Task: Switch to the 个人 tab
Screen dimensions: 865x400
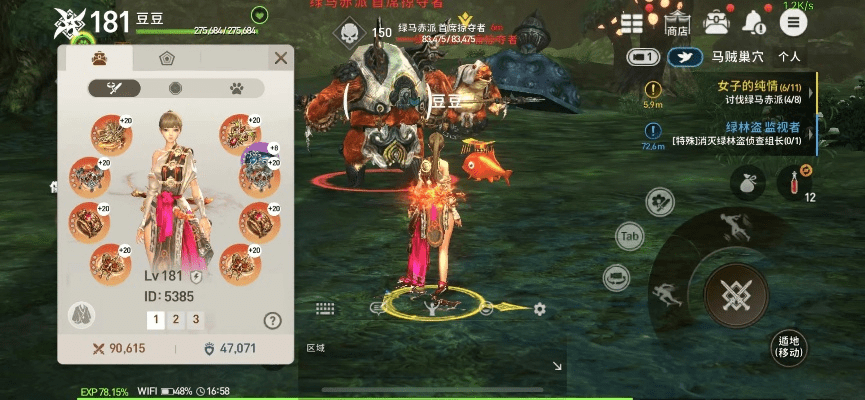Action: coord(790,58)
